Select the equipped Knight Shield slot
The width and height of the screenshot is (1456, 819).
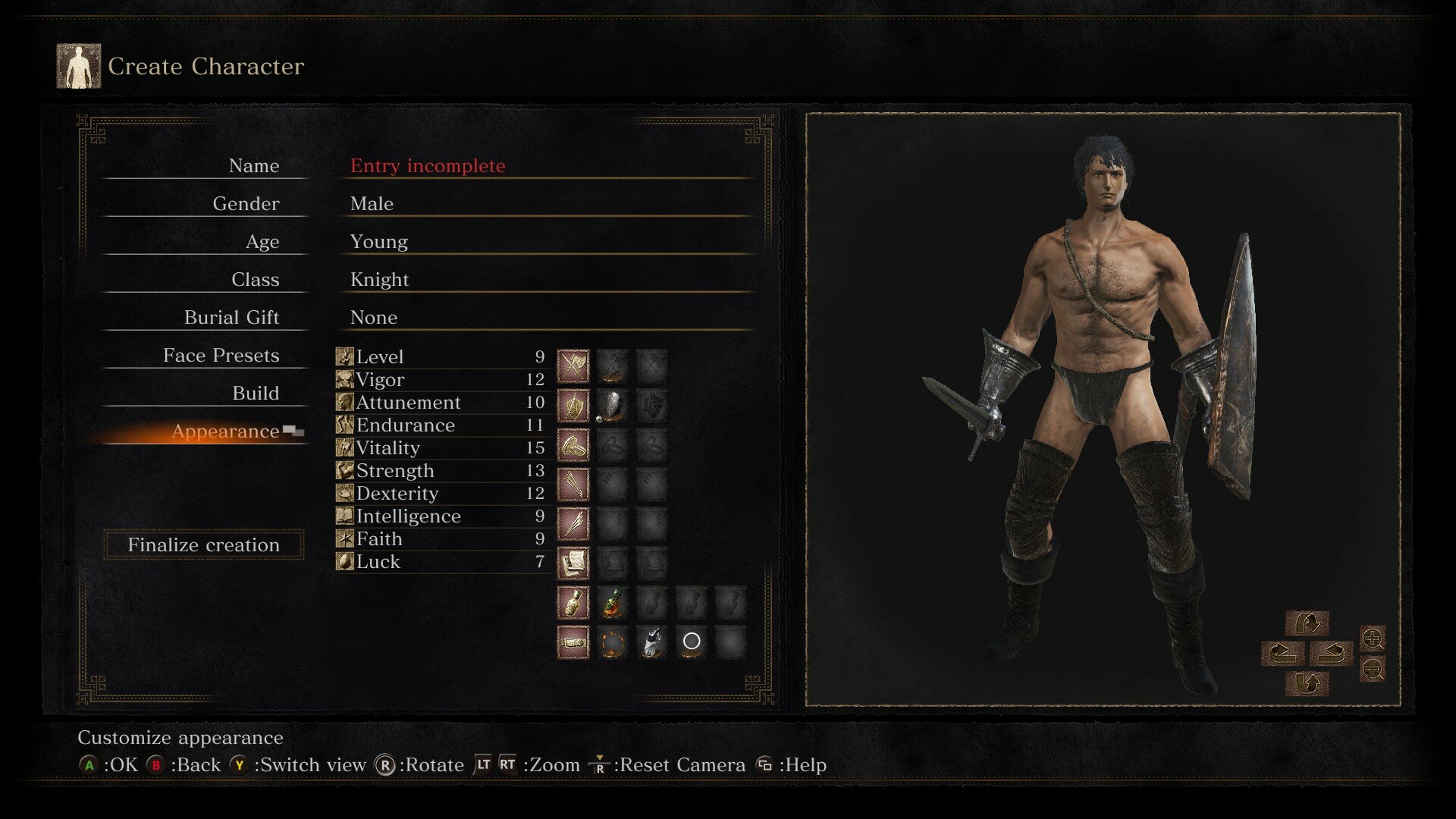click(613, 406)
